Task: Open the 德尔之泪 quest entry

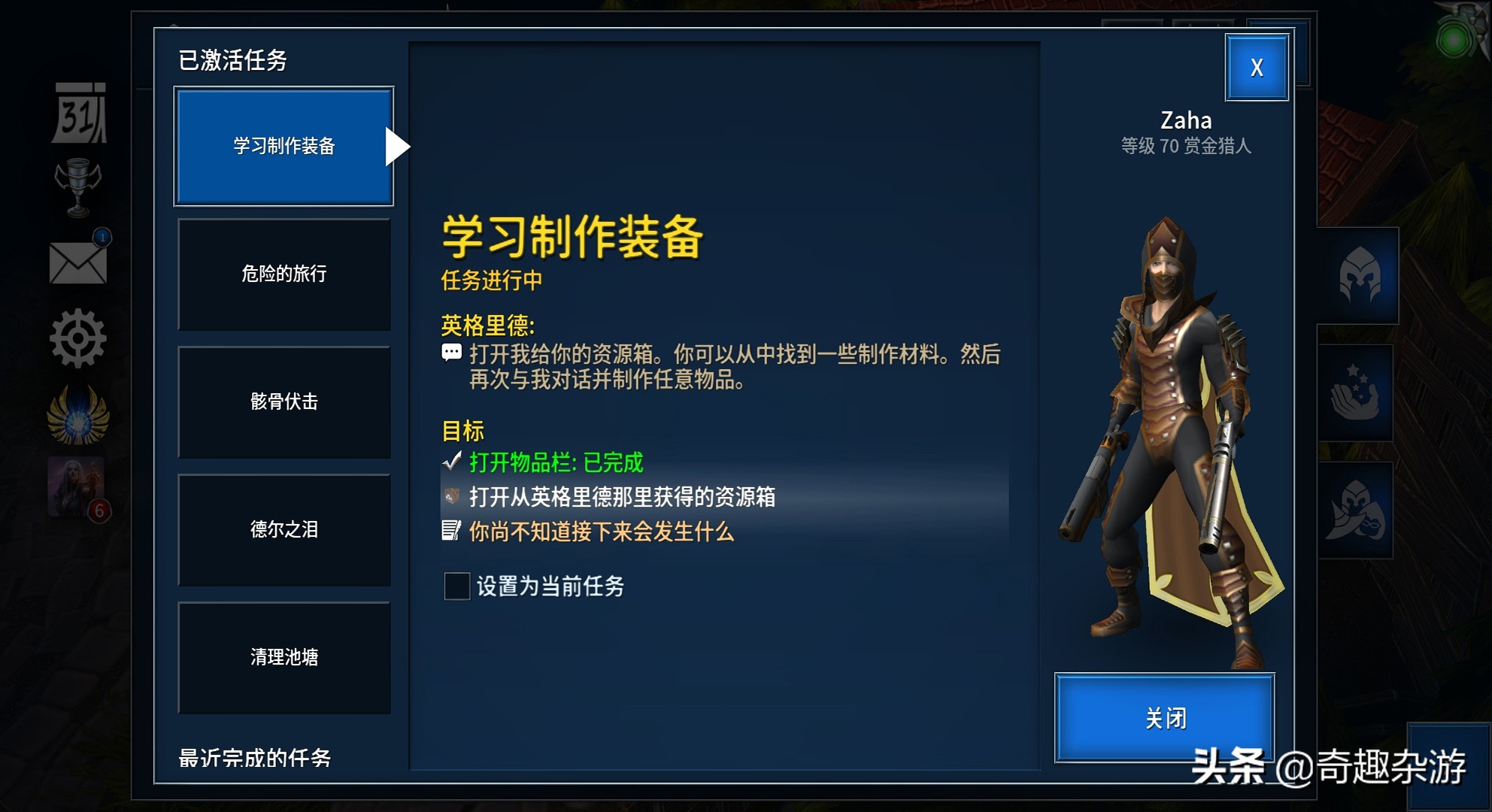Action: tap(284, 530)
